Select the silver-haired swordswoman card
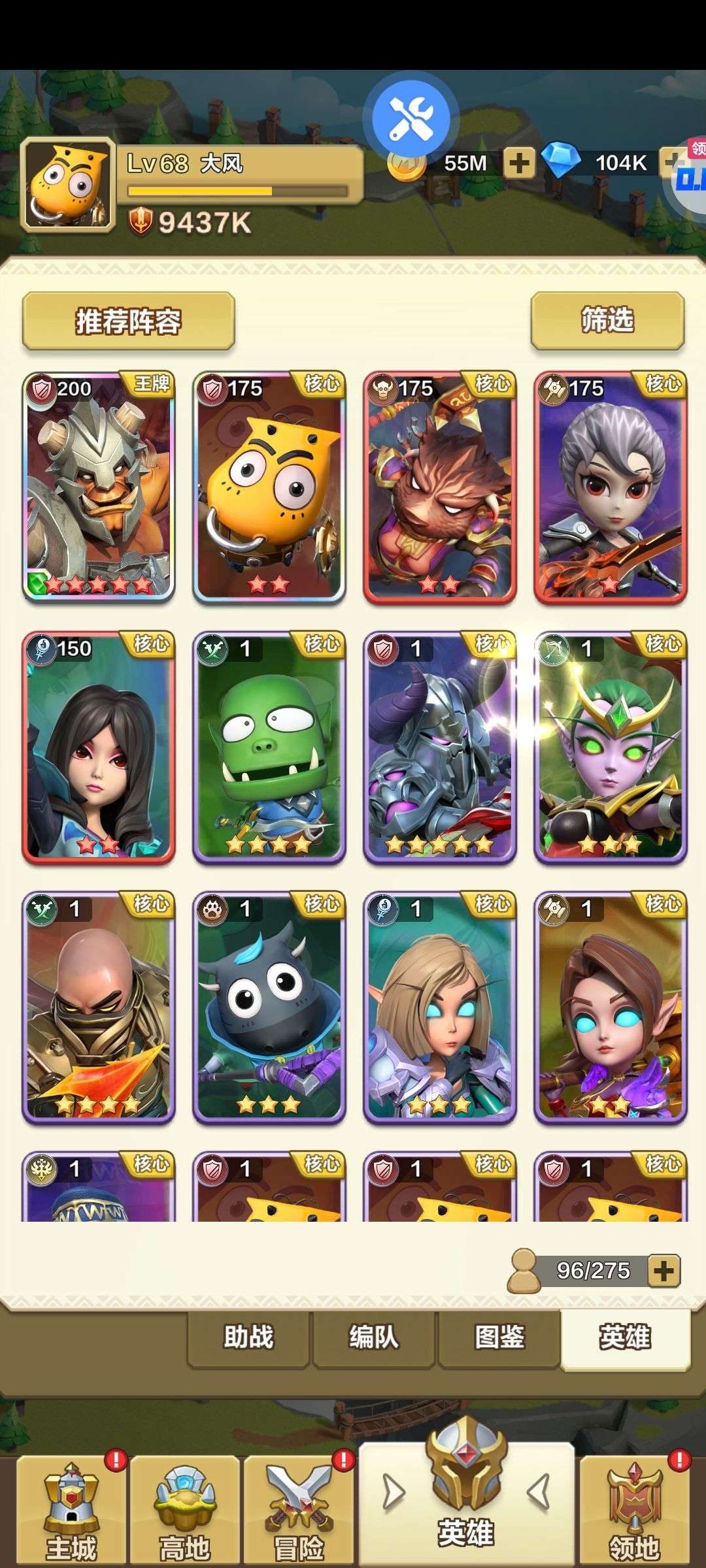The image size is (706, 1568). click(611, 487)
